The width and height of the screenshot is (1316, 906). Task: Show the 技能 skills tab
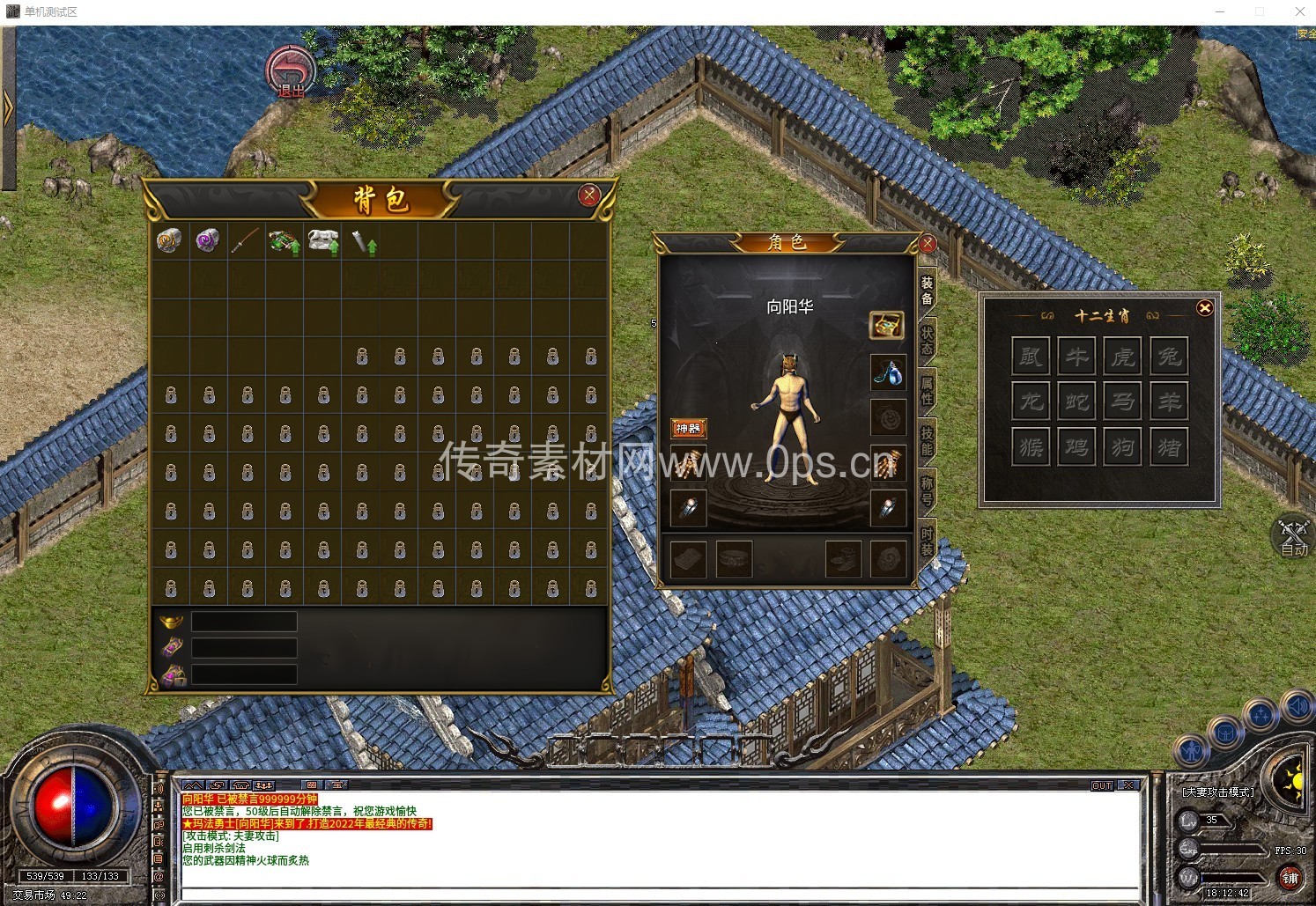click(x=928, y=440)
